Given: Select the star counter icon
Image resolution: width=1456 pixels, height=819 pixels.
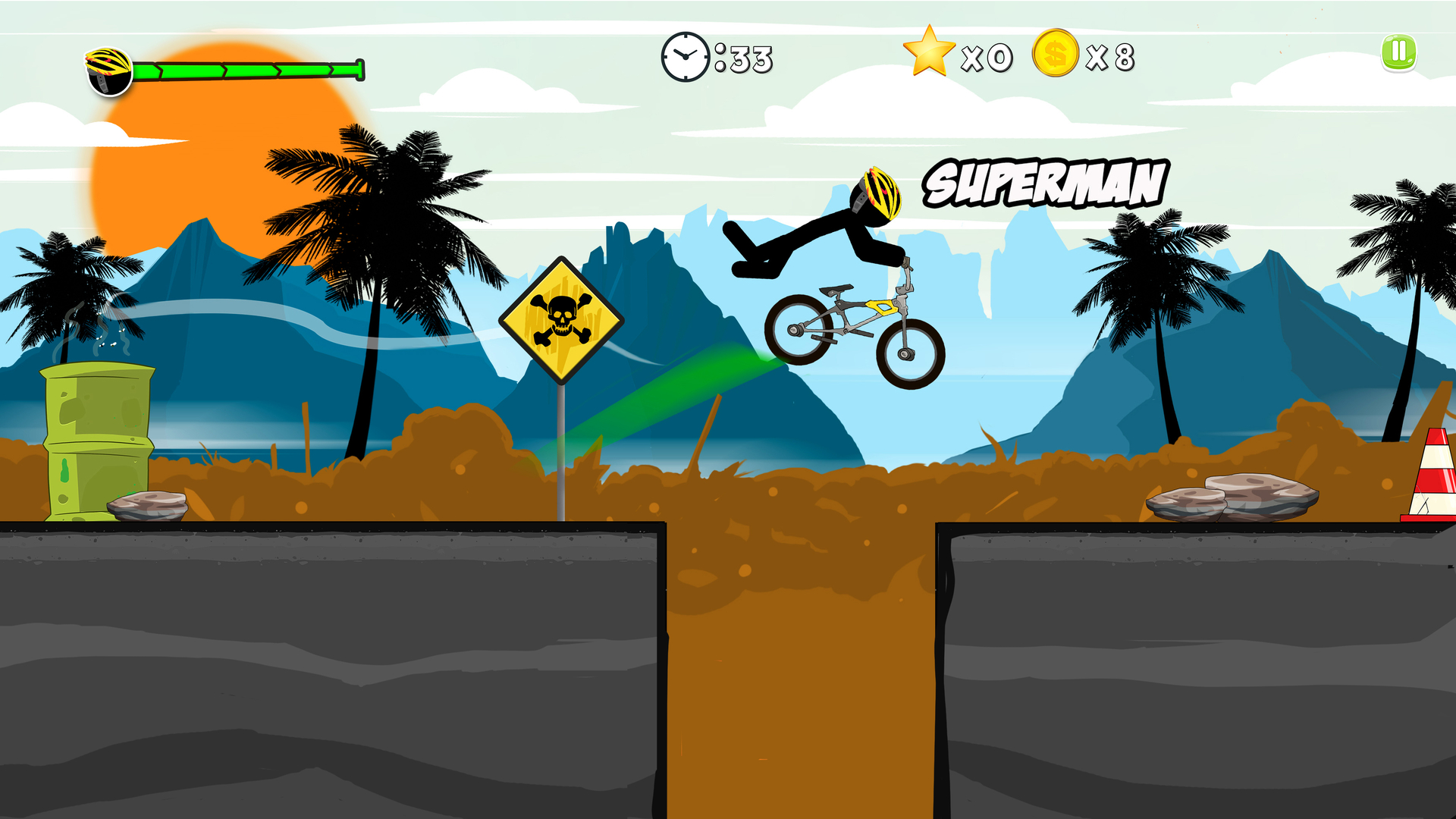Looking at the screenshot, I should 927,52.
